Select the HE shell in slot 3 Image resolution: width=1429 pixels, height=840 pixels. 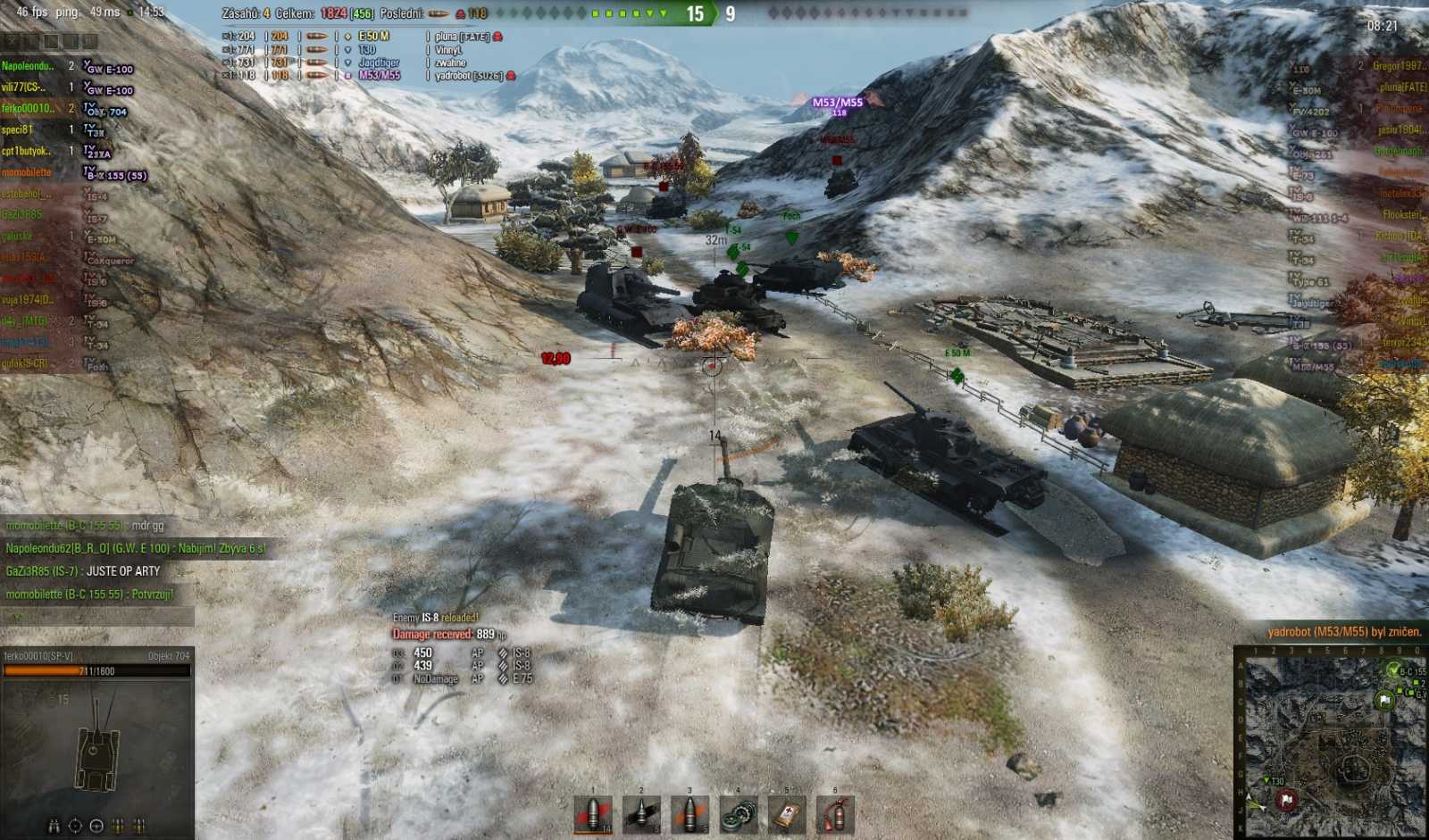[x=689, y=814]
